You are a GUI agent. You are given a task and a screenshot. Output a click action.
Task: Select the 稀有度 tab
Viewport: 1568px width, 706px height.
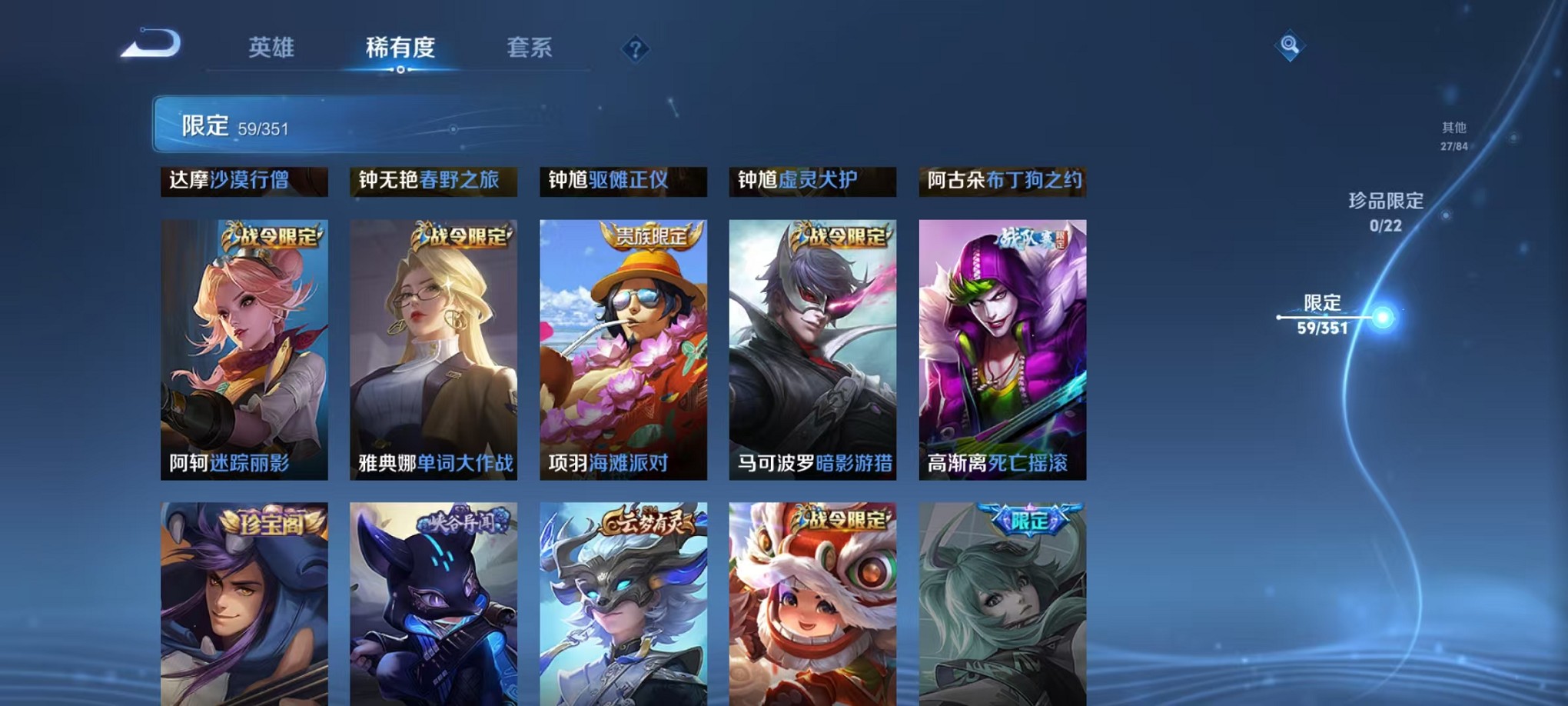400,48
